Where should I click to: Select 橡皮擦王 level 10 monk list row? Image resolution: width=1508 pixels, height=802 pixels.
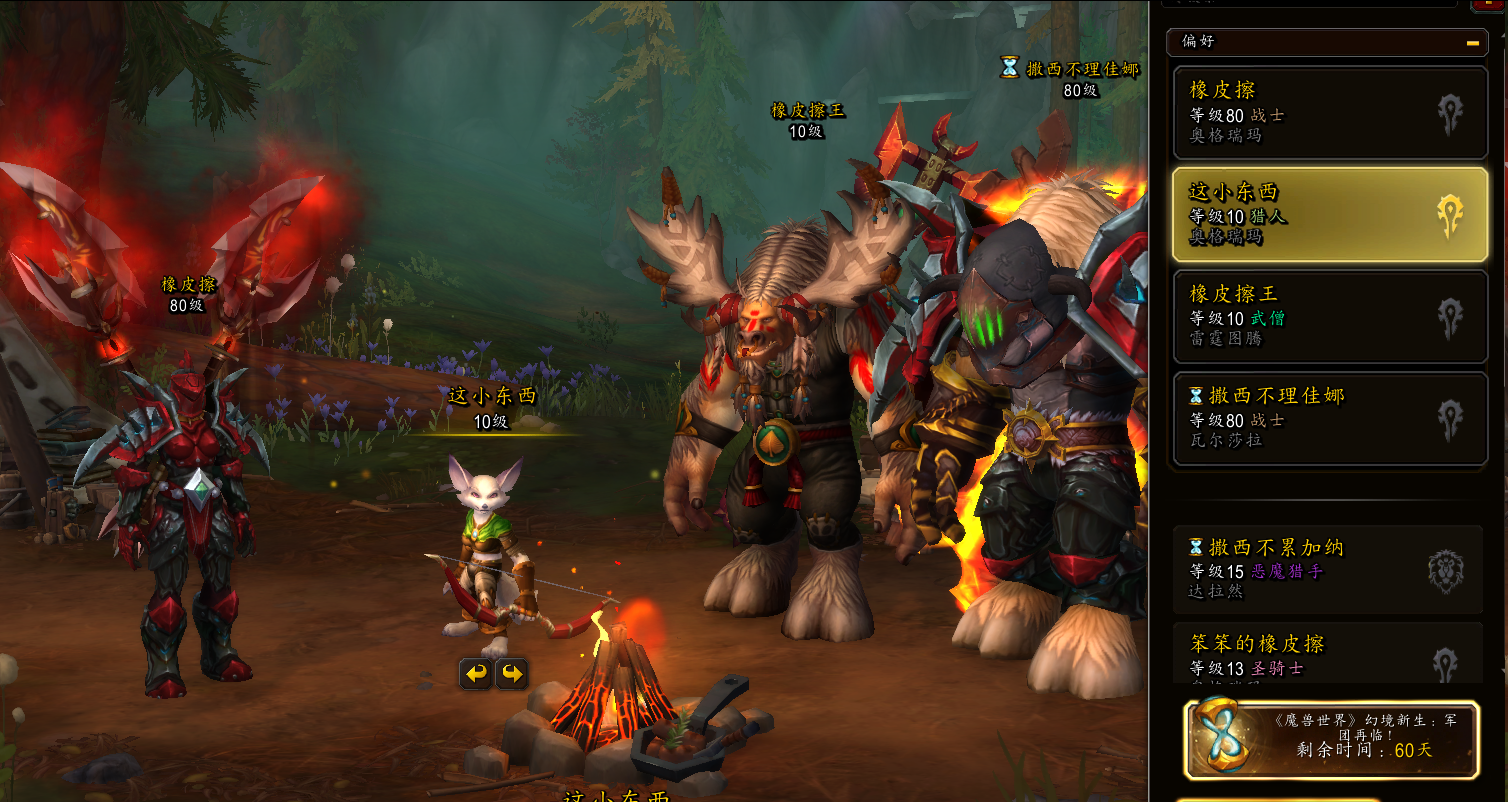(1329, 316)
